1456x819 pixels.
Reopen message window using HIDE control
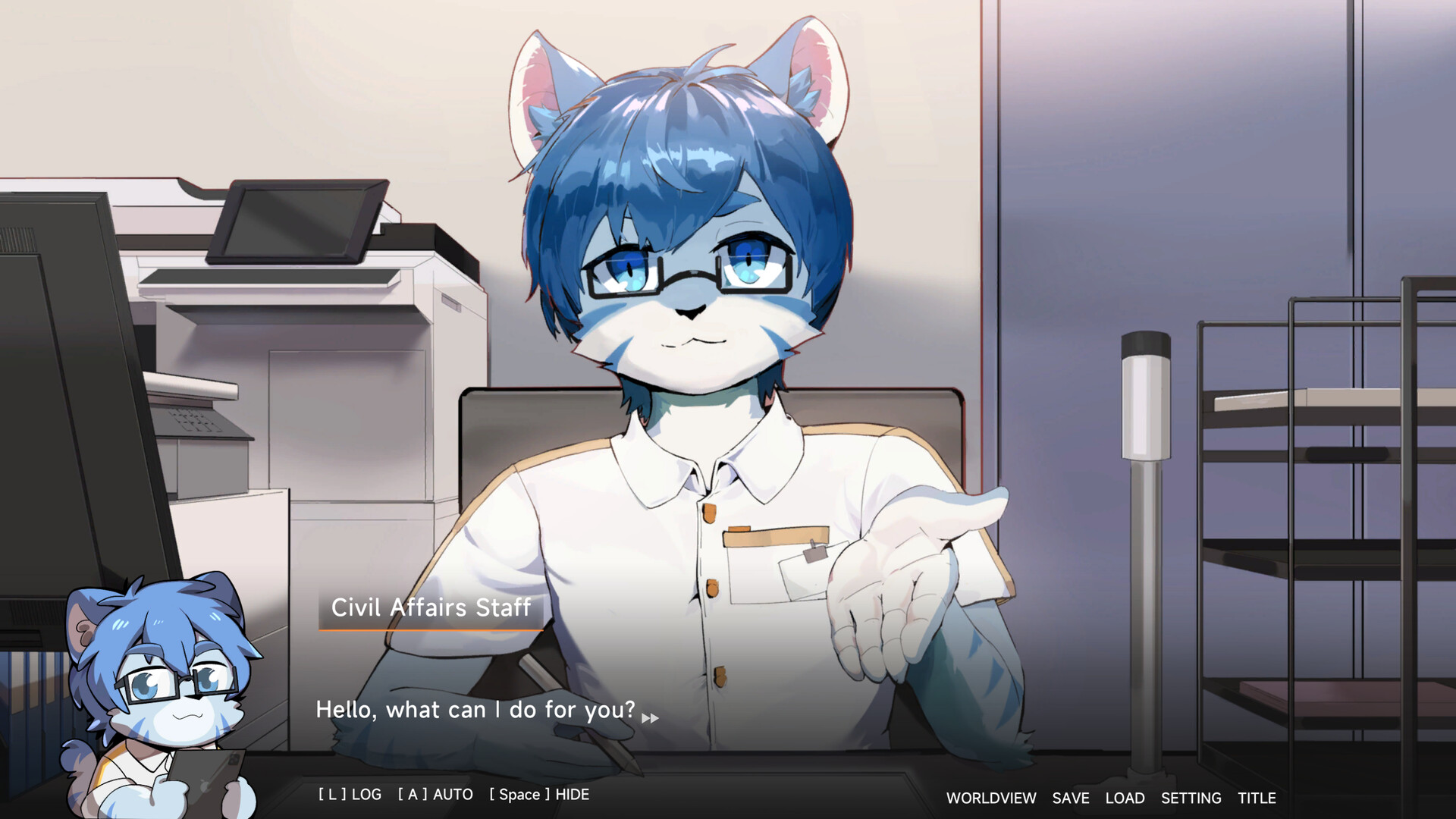click(538, 794)
